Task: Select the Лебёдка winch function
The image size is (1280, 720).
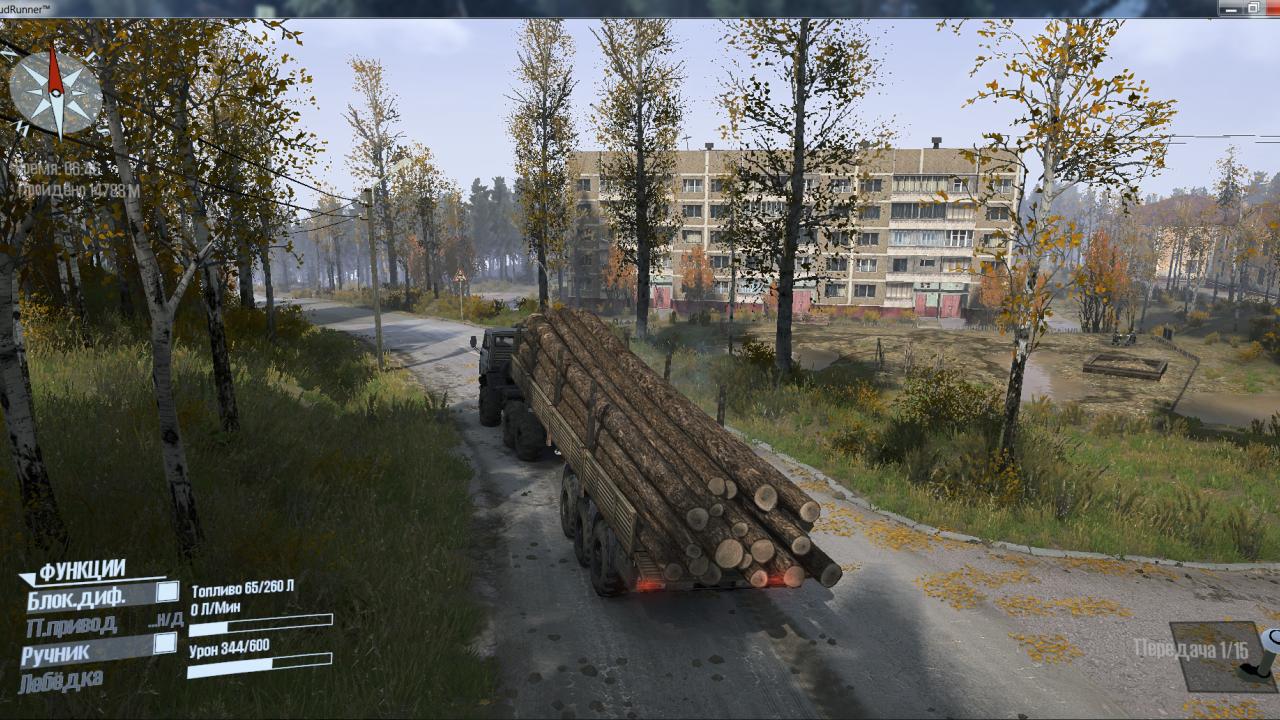Action: click(x=60, y=682)
